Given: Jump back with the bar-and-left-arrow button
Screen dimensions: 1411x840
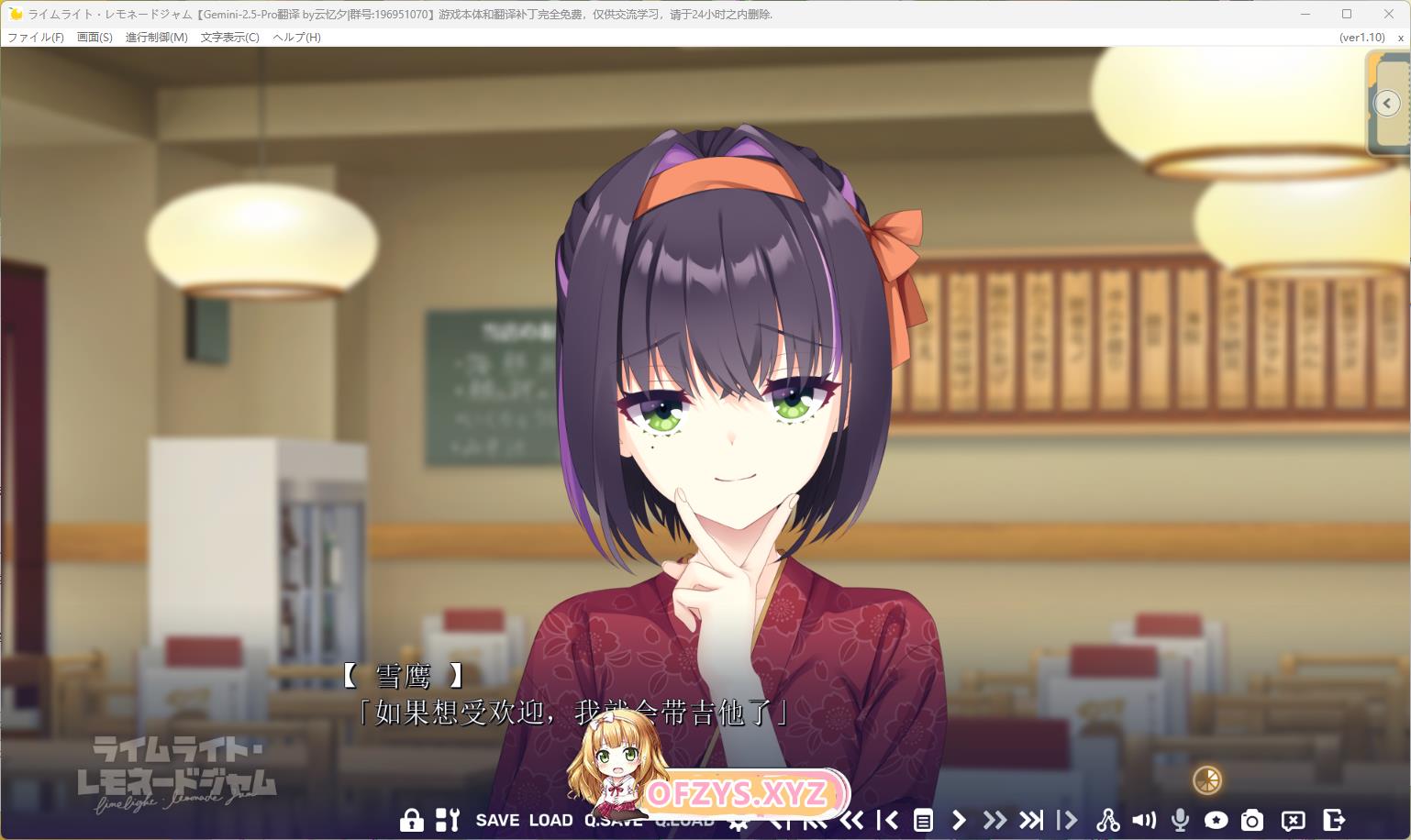Looking at the screenshot, I should tap(887, 820).
